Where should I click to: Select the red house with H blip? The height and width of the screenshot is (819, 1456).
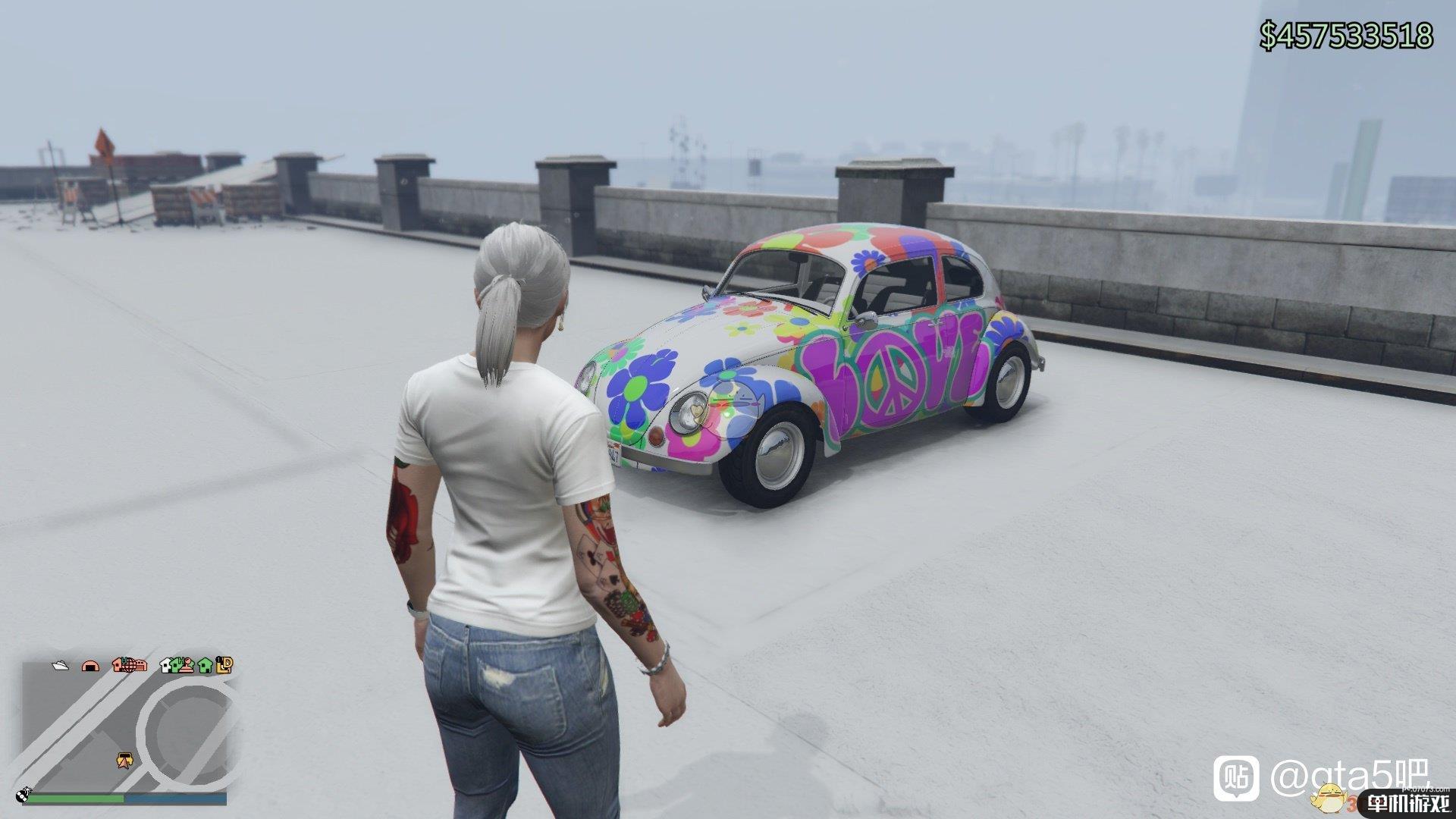118,665
